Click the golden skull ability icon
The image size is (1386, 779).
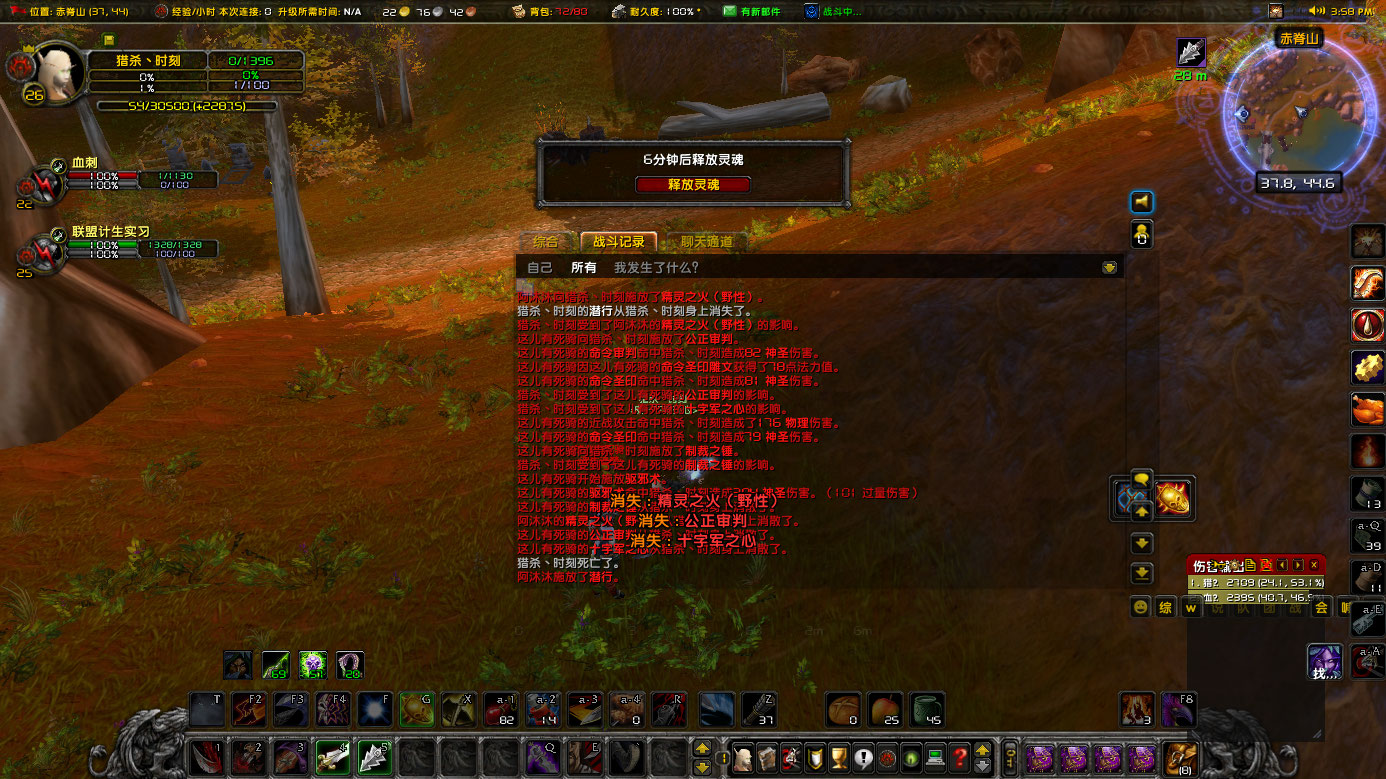click(x=1171, y=498)
